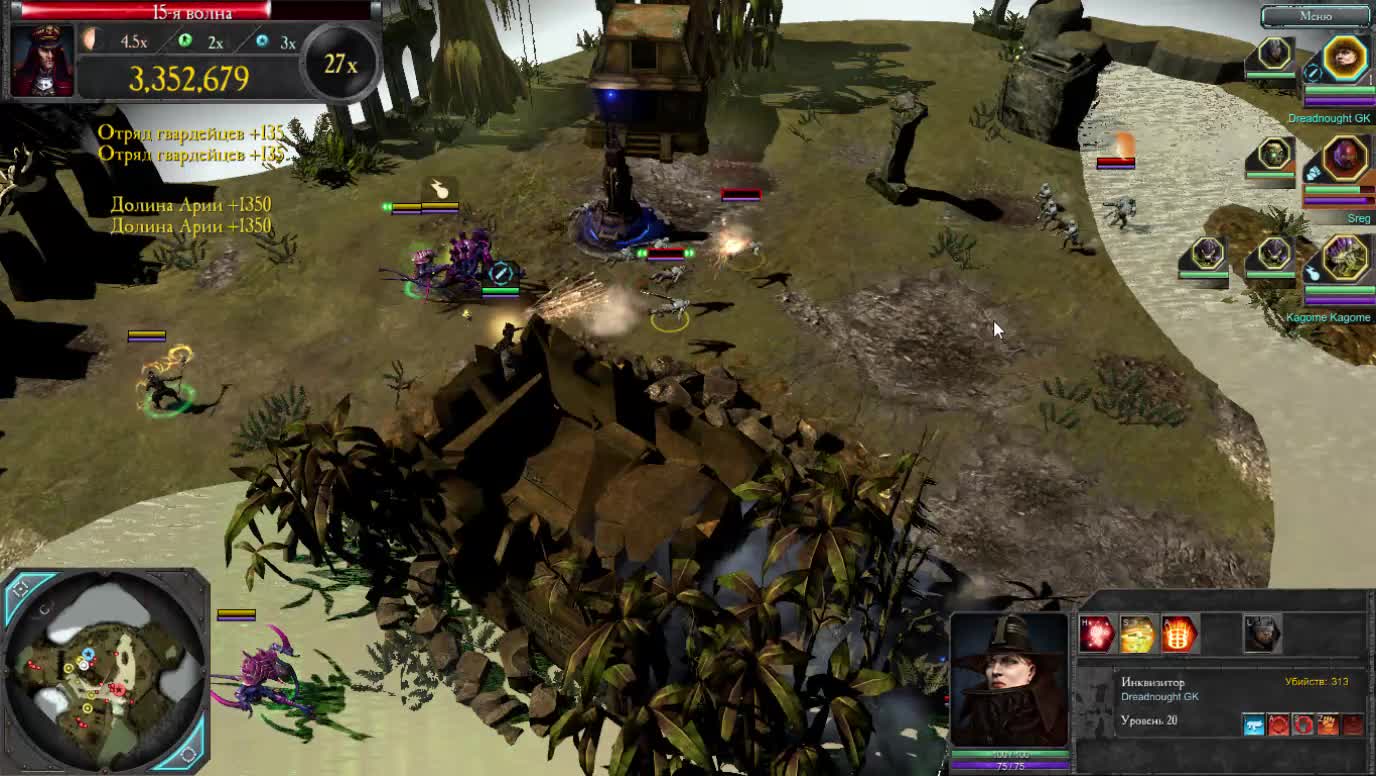Screen dimensions: 1376x776
Task: Select Sreg's red helmet hero portrait
Action: click(1343, 159)
